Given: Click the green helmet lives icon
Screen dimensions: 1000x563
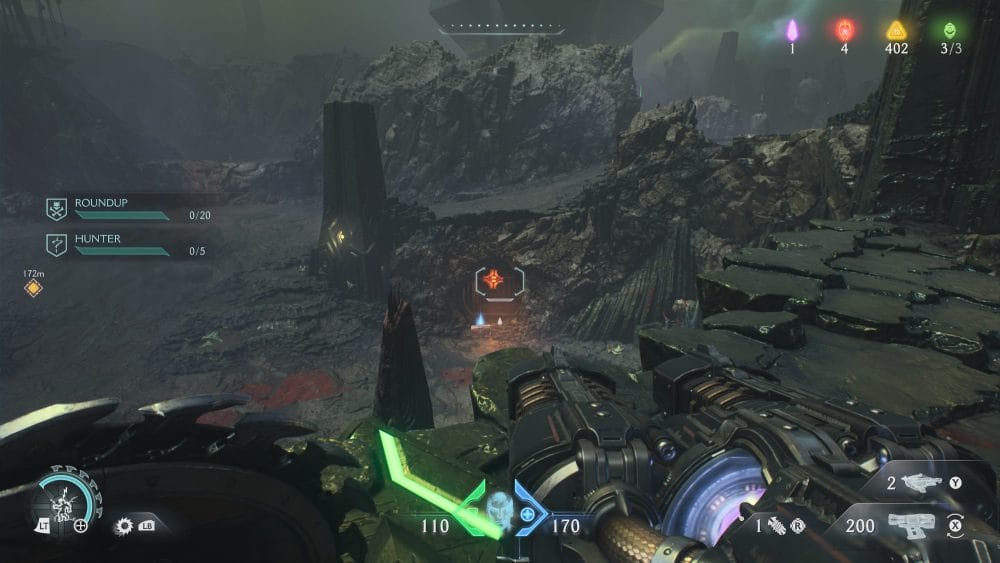Looking at the screenshot, I should (948, 30).
